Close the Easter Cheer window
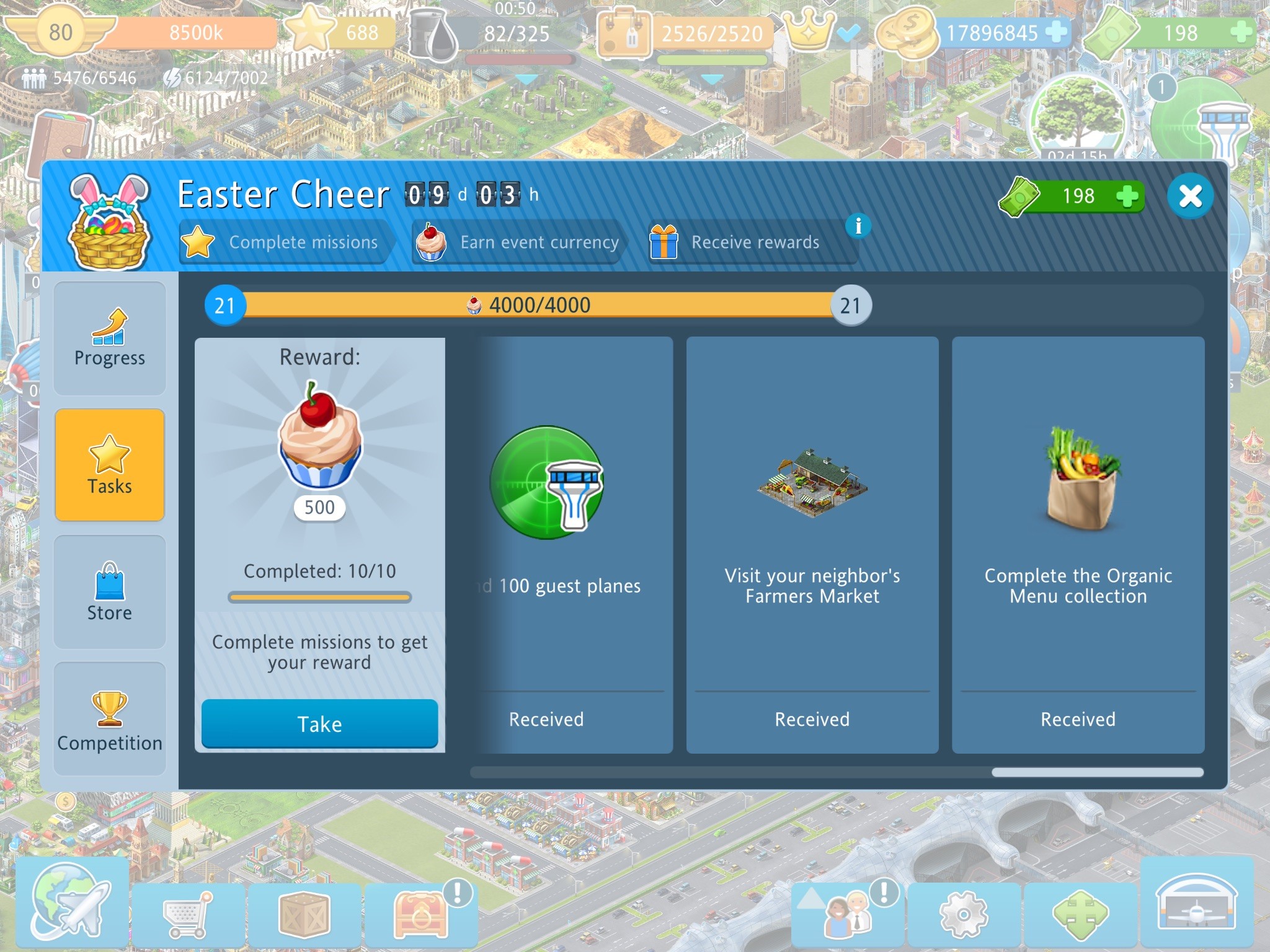The image size is (1270, 952). click(1189, 196)
